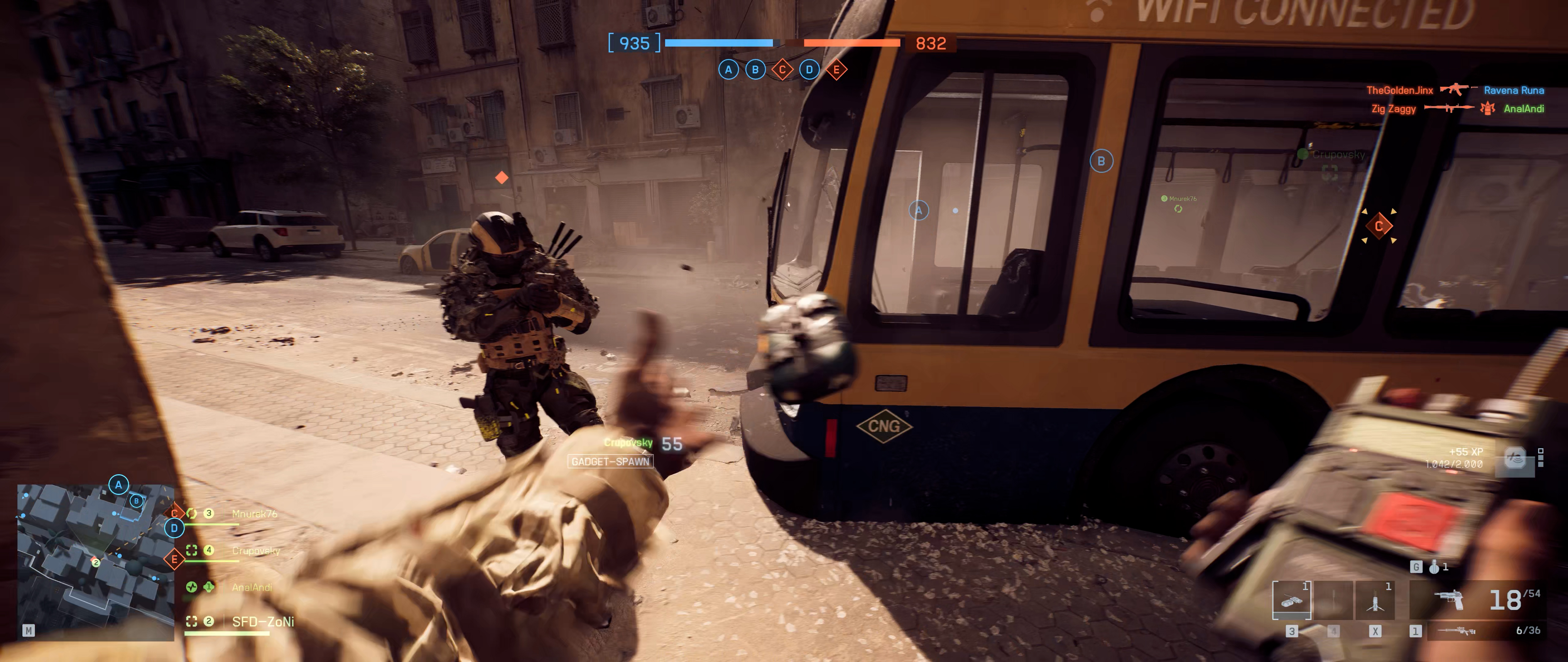Image resolution: width=1568 pixels, height=662 pixels.
Task: Select squad member Mnurek76 in the squad list
Action: (x=254, y=514)
